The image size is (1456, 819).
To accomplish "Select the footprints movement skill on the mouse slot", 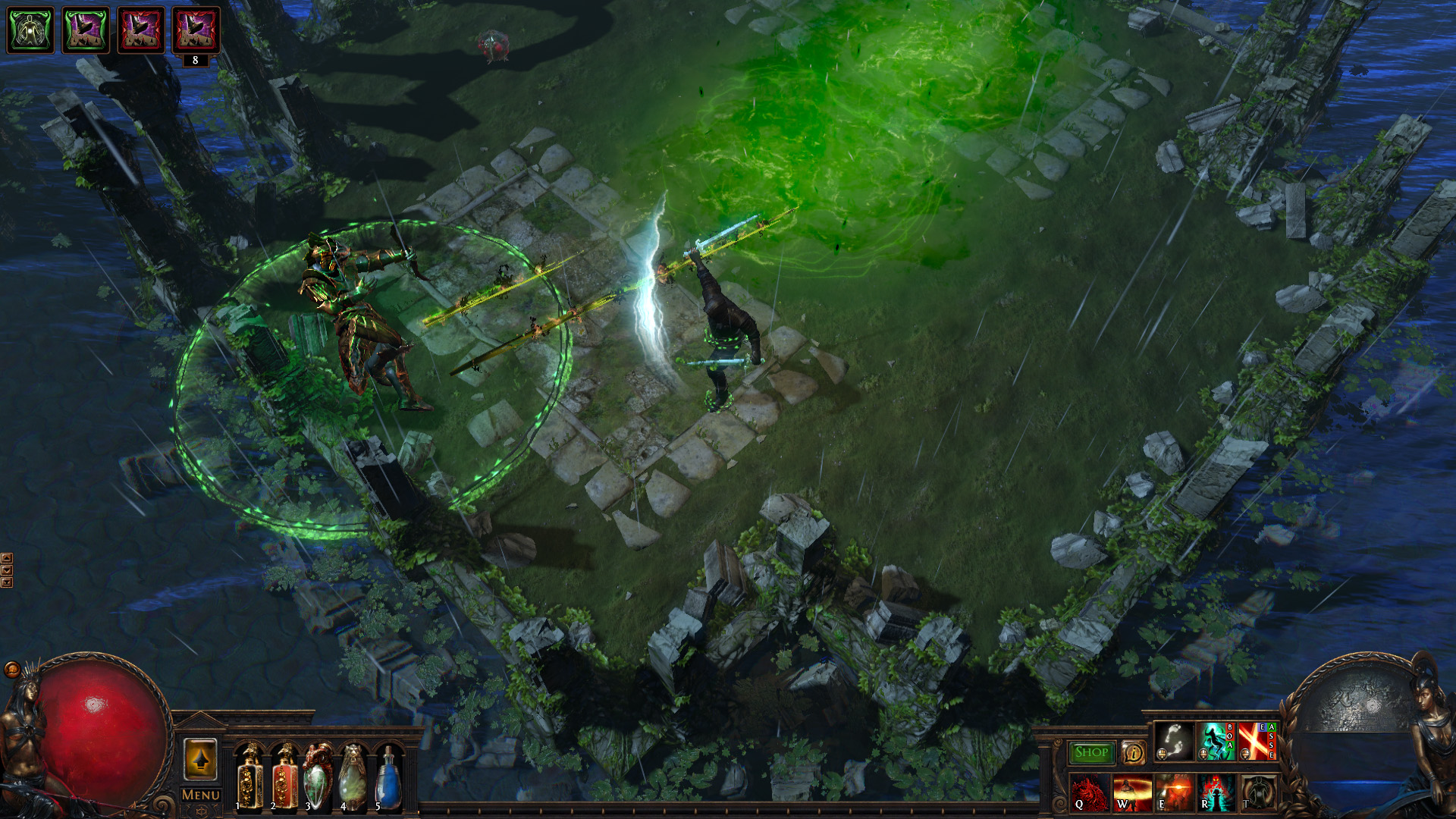I will pyautogui.click(x=1175, y=742).
